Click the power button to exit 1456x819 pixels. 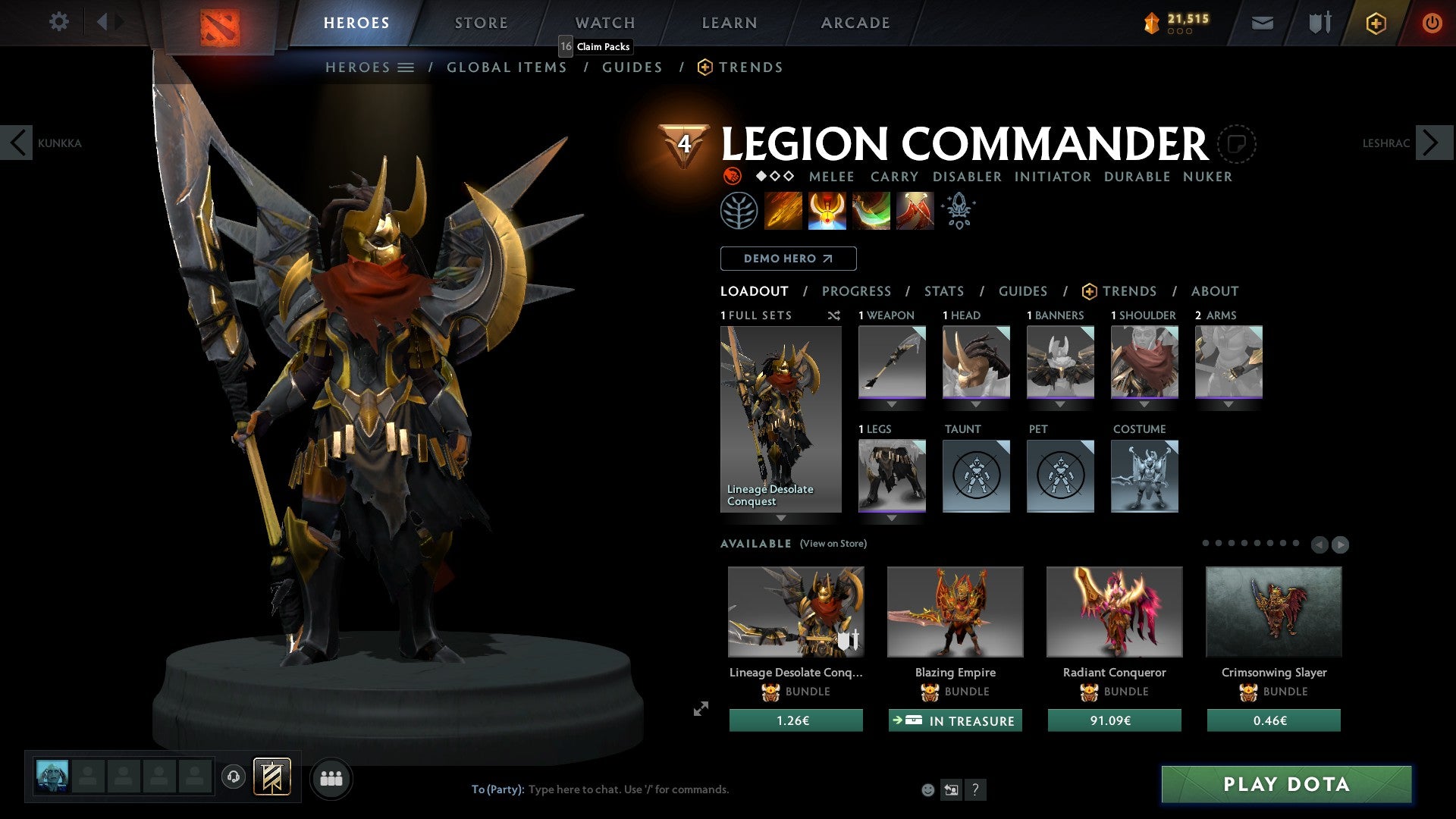pyautogui.click(x=1432, y=23)
